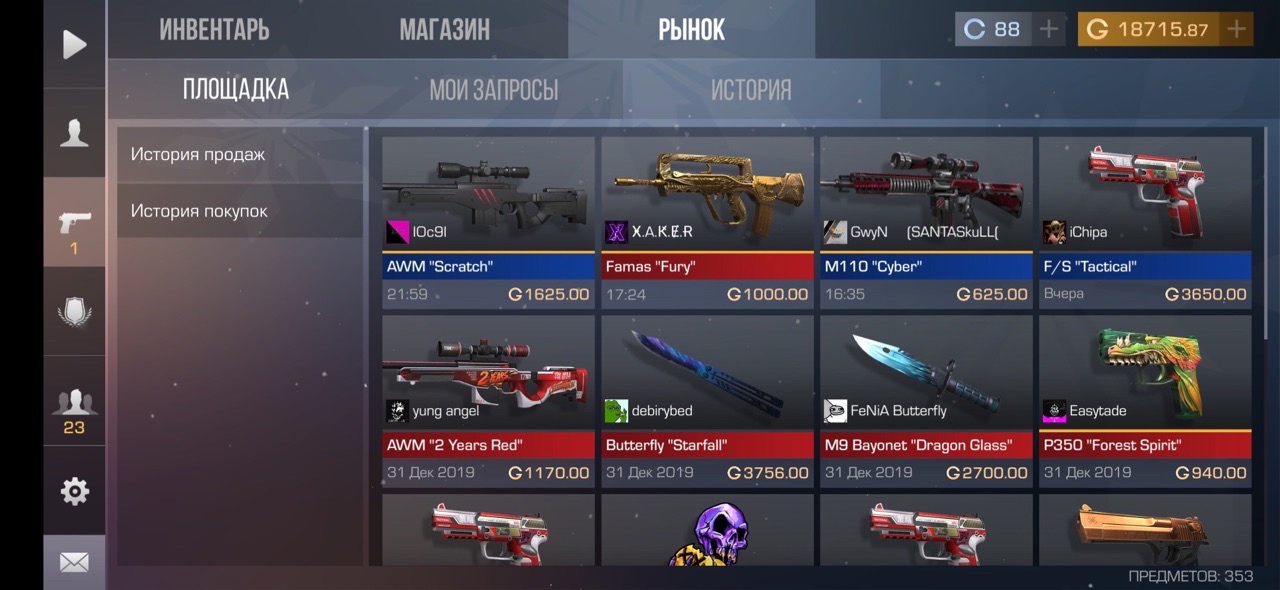1280x590 pixels.
Task: Click the play arrow icon in sidebar
Action: [x=74, y=44]
